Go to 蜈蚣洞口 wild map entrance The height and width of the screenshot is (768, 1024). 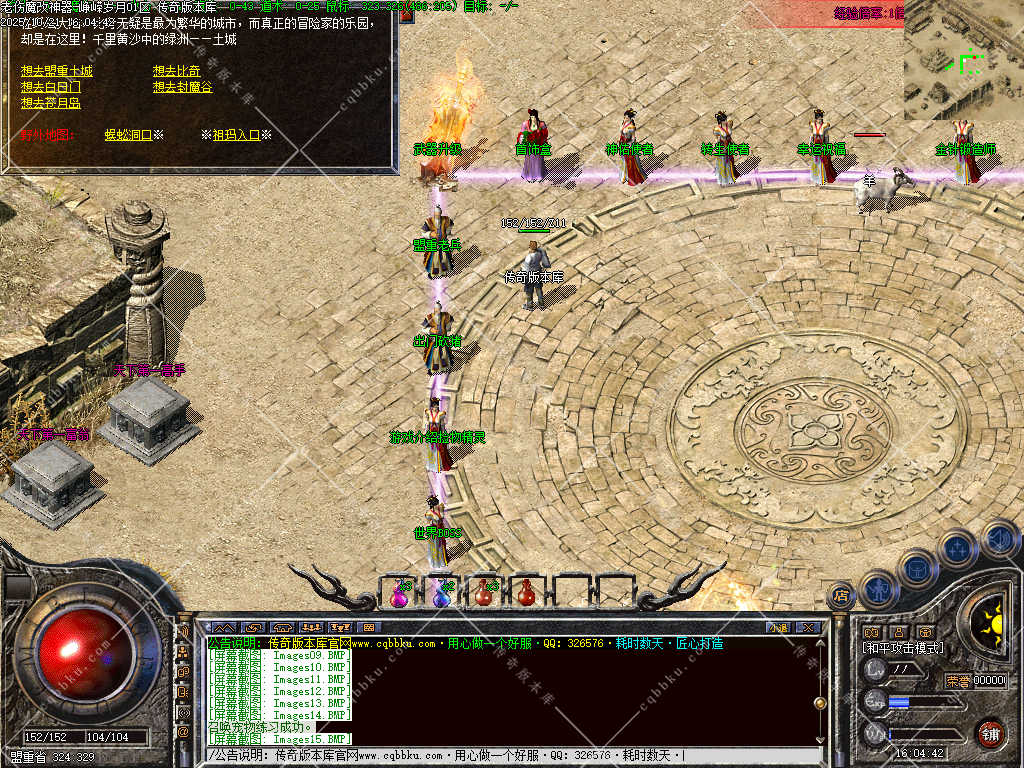point(128,134)
